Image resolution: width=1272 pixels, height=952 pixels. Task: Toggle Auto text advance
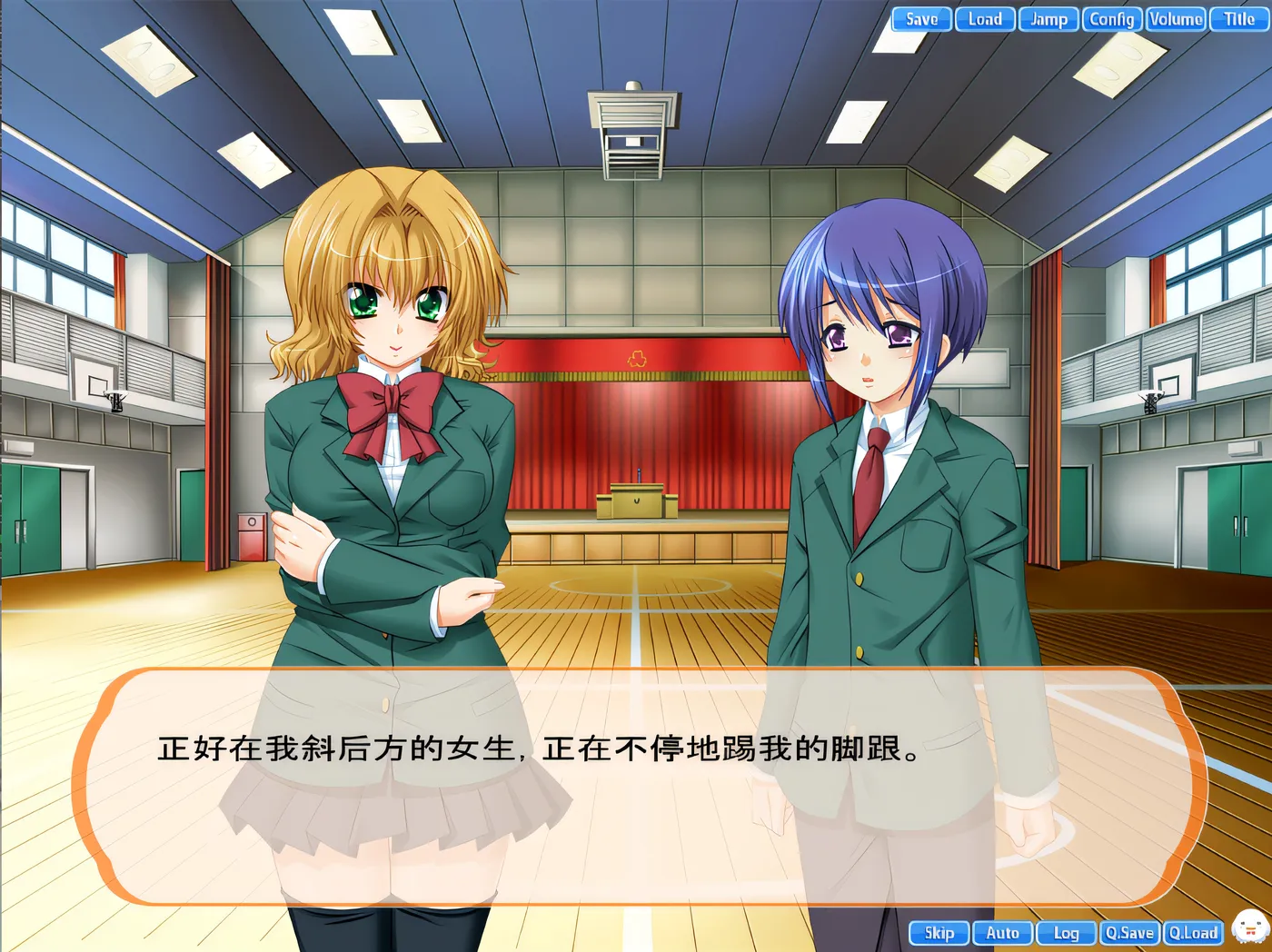[1003, 933]
